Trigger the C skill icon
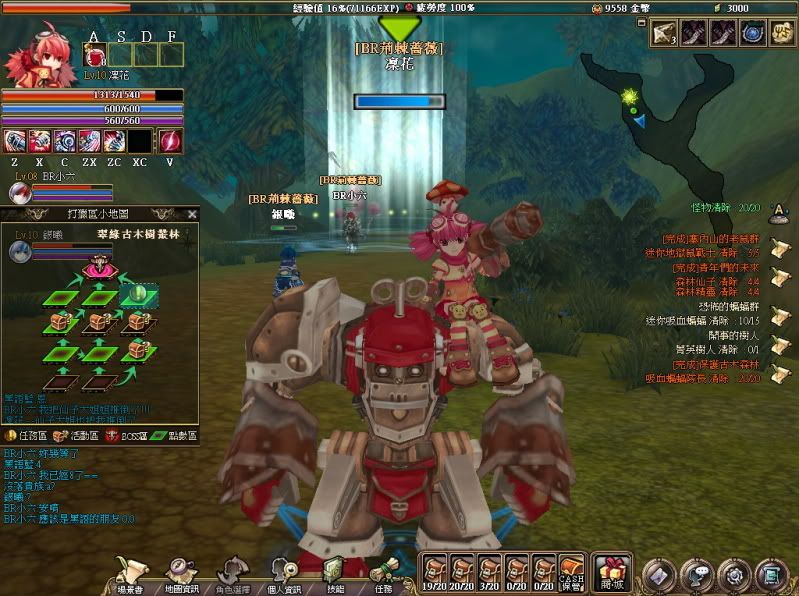 click(x=65, y=141)
